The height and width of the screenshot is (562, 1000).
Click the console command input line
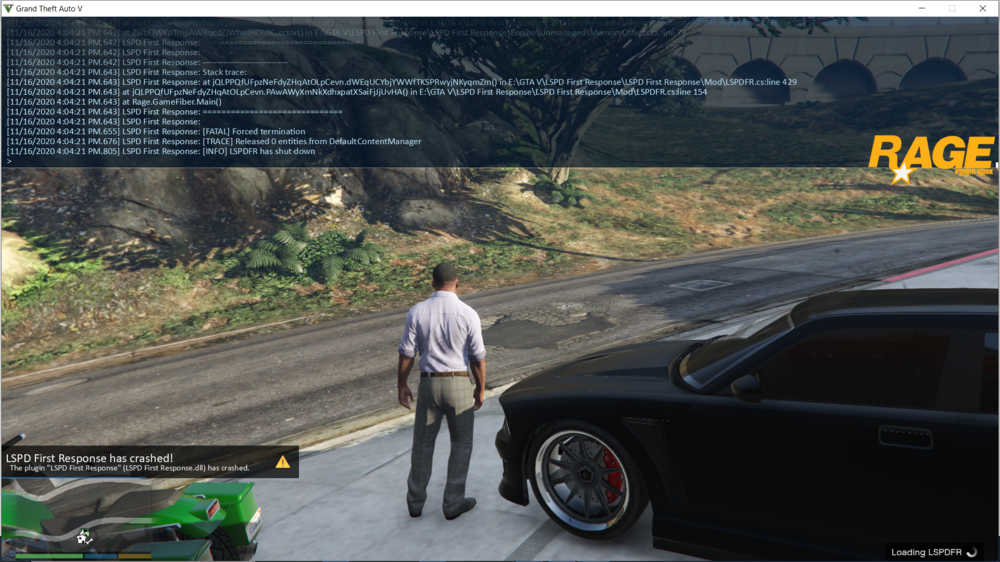[x=400, y=160]
